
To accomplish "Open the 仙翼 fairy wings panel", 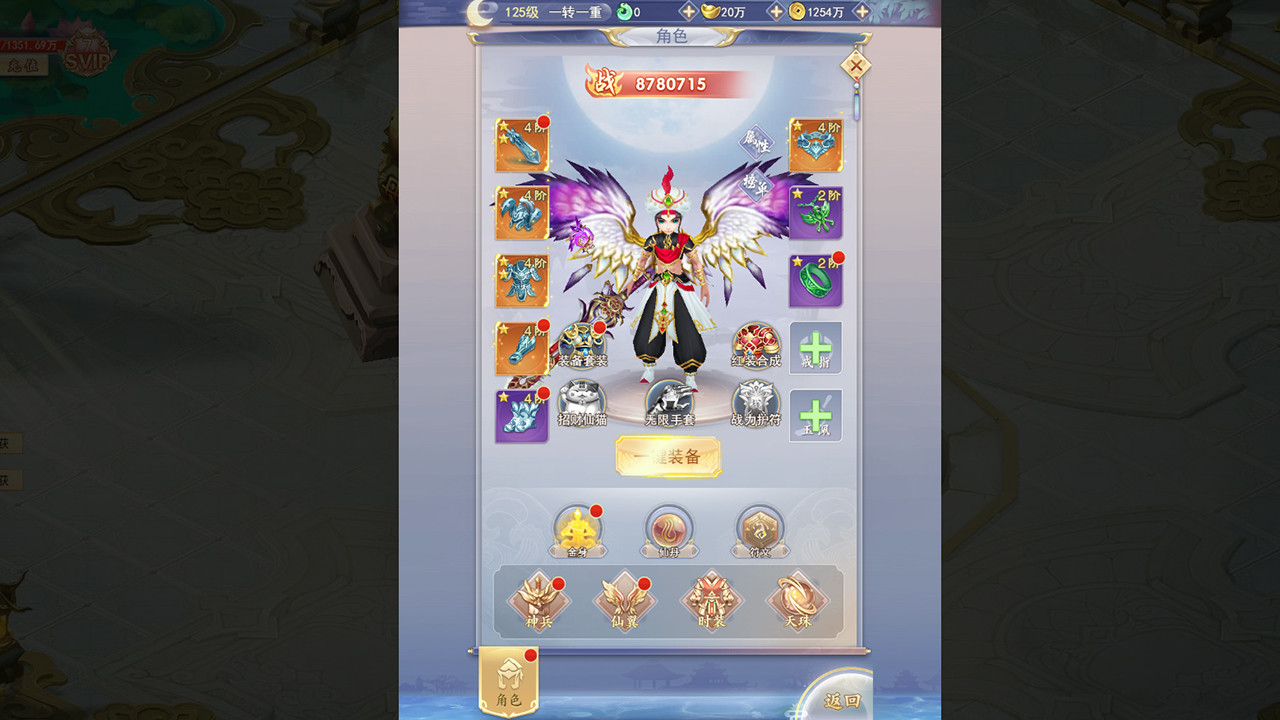I will pos(625,599).
